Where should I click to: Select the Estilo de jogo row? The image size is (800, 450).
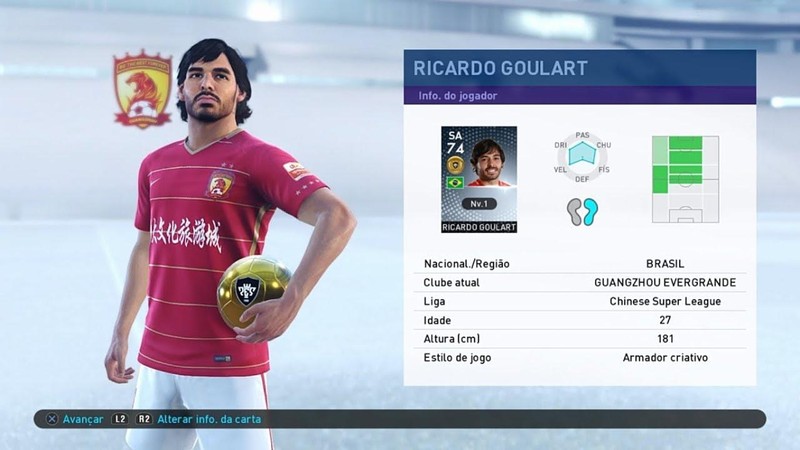tap(579, 357)
